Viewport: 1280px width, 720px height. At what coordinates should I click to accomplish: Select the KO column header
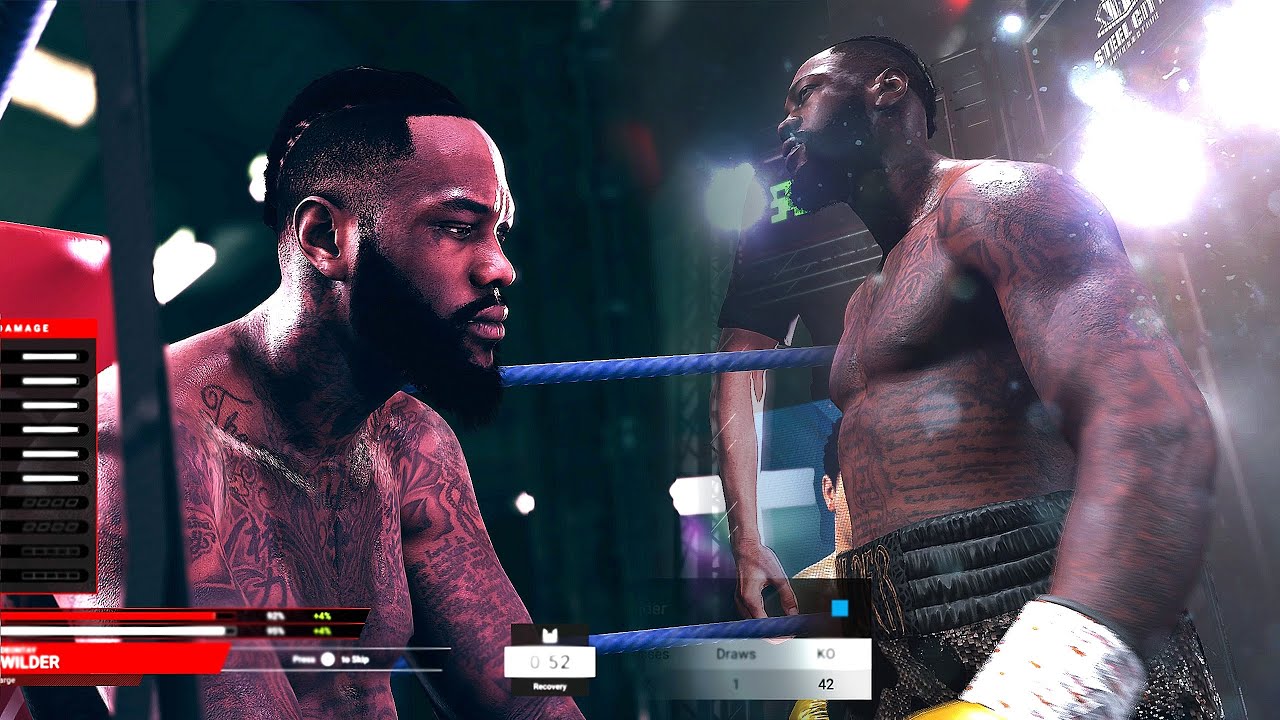(825, 654)
